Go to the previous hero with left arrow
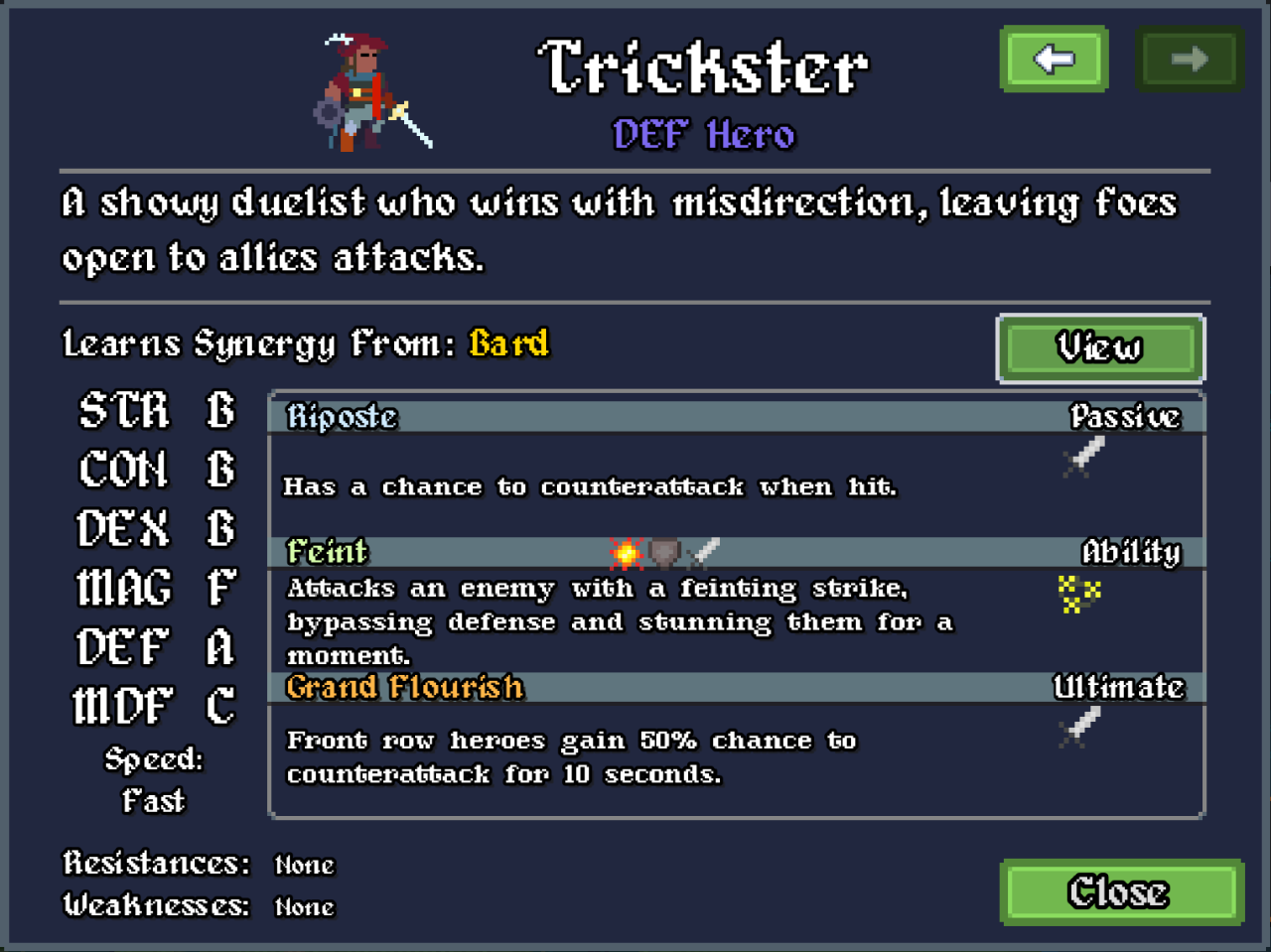The image size is (1271, 952). [x=1054, y=60]
